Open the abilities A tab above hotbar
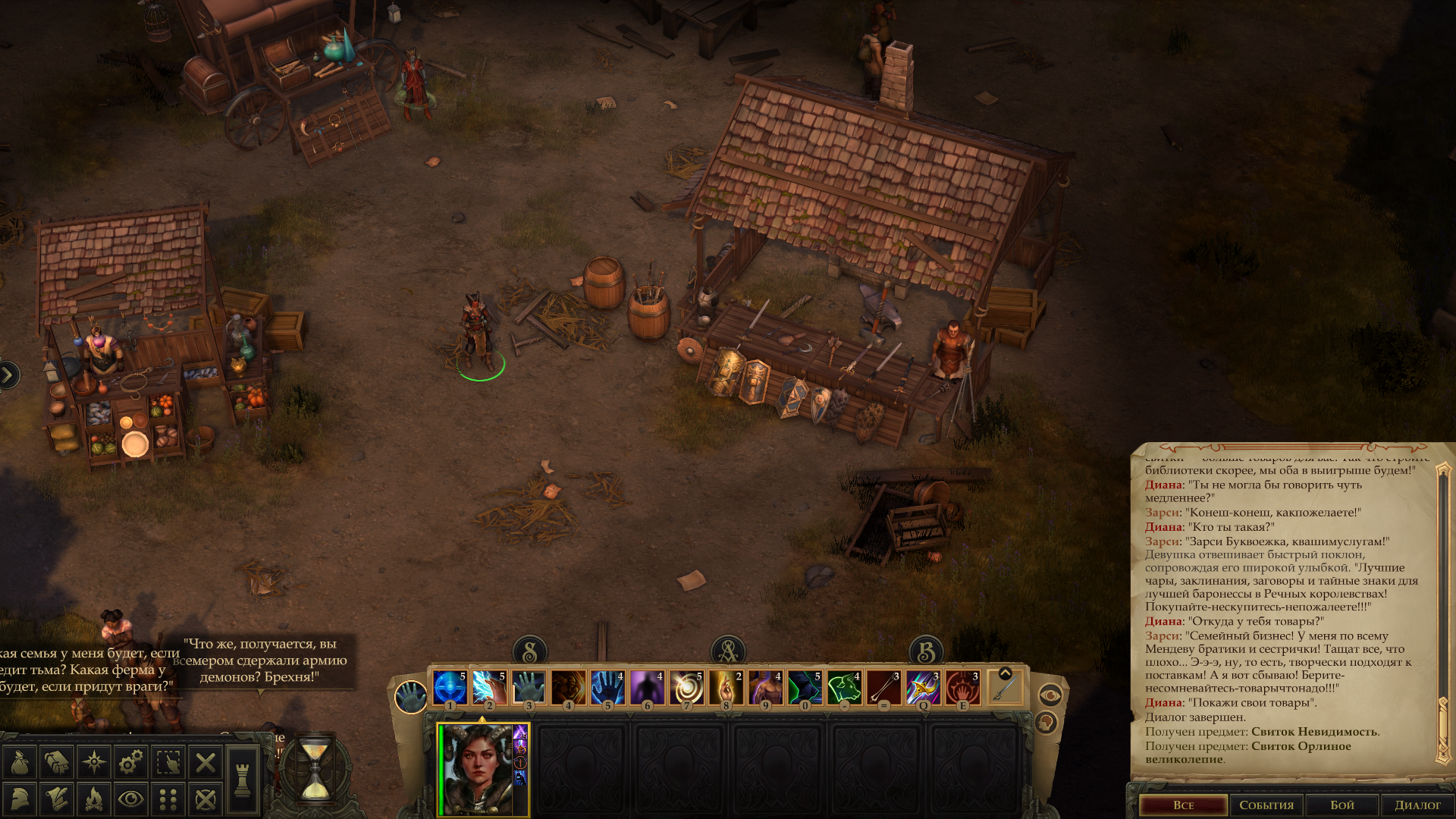The height and width of the screenshot is (819, 1456). (x=728, y=651)
